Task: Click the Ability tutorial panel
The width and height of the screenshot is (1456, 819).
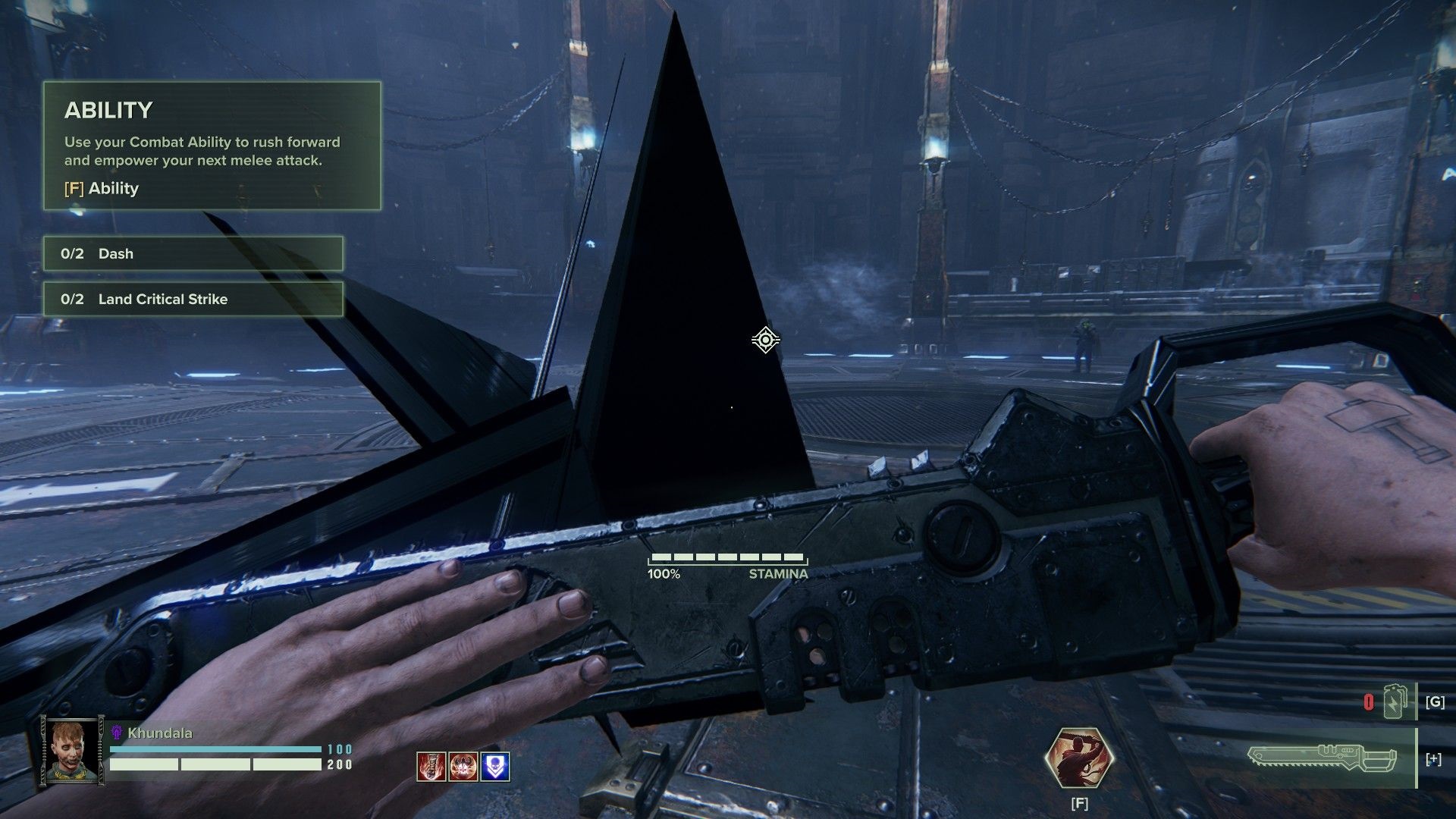Action: [x=212, y=146]
